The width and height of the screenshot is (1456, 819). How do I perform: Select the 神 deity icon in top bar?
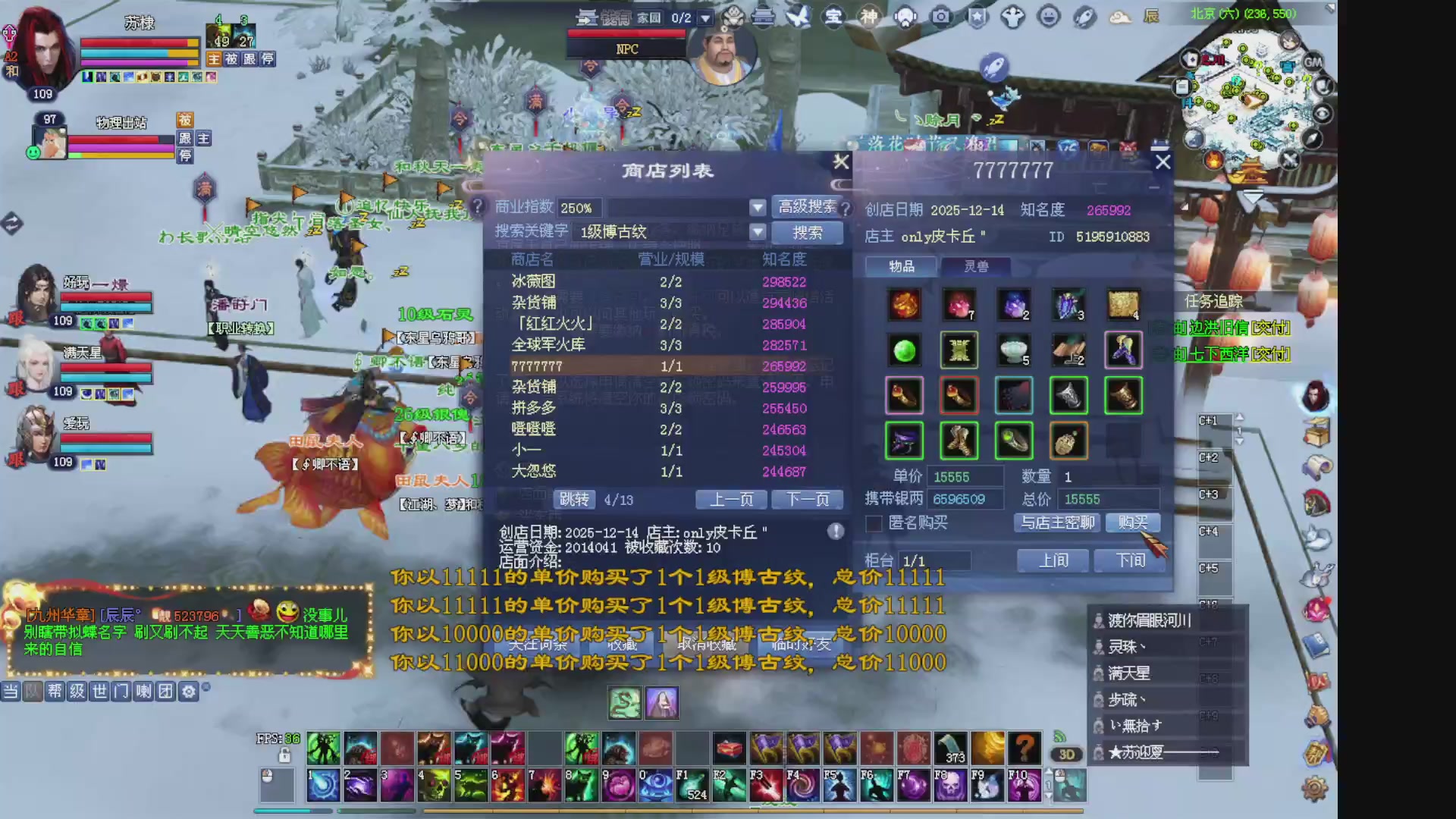(870, 17)
